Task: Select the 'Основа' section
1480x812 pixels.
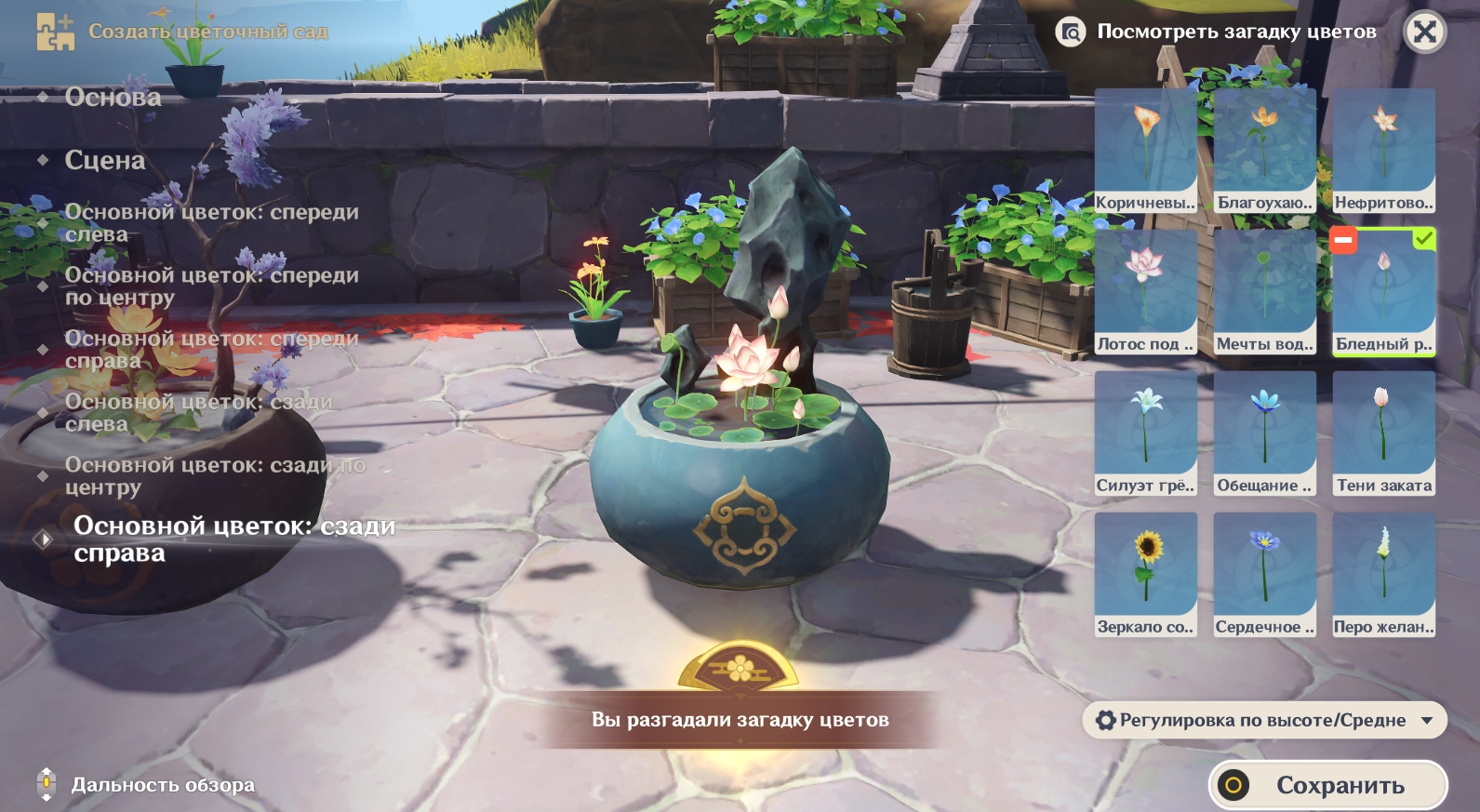Action: pyautogui.click(x=113, y=97)
